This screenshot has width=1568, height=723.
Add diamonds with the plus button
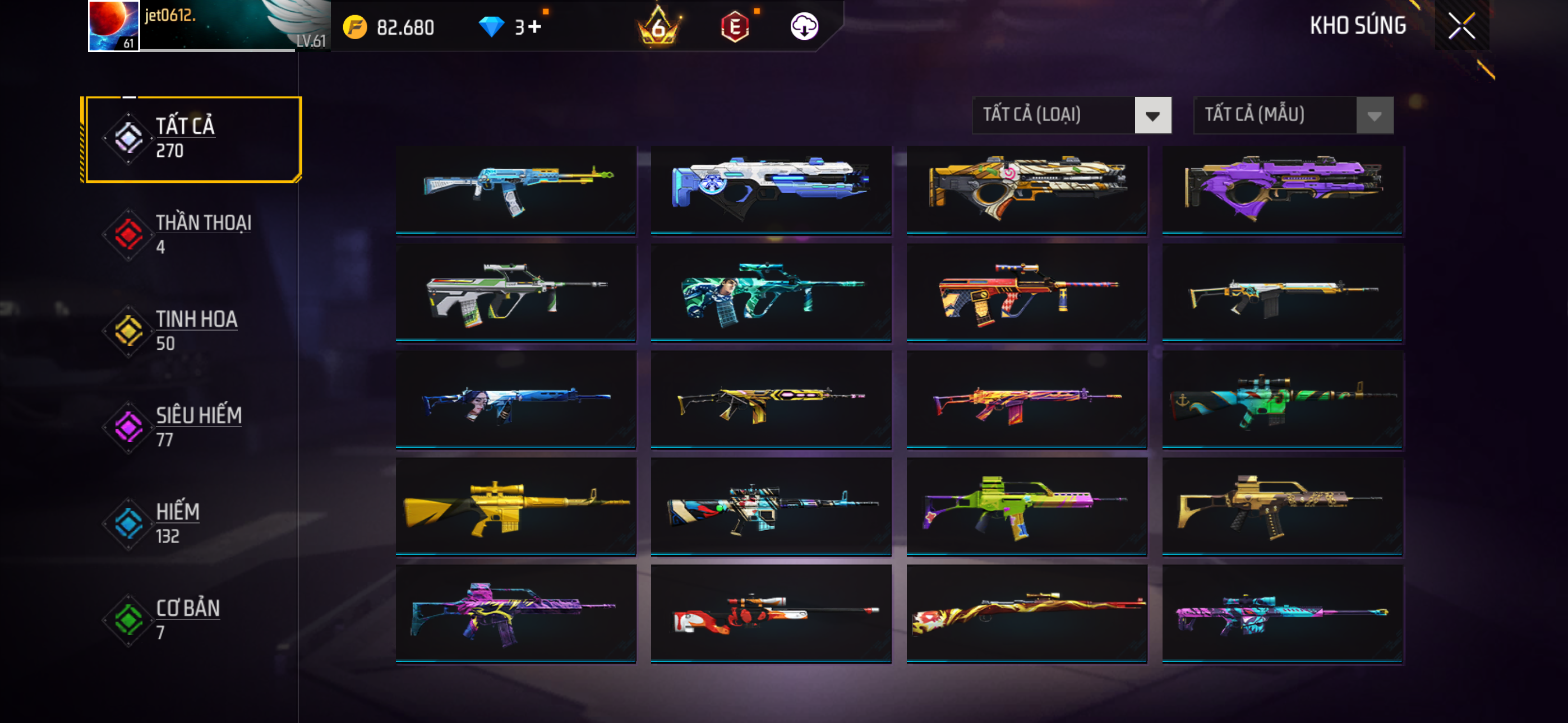[534, 27]
